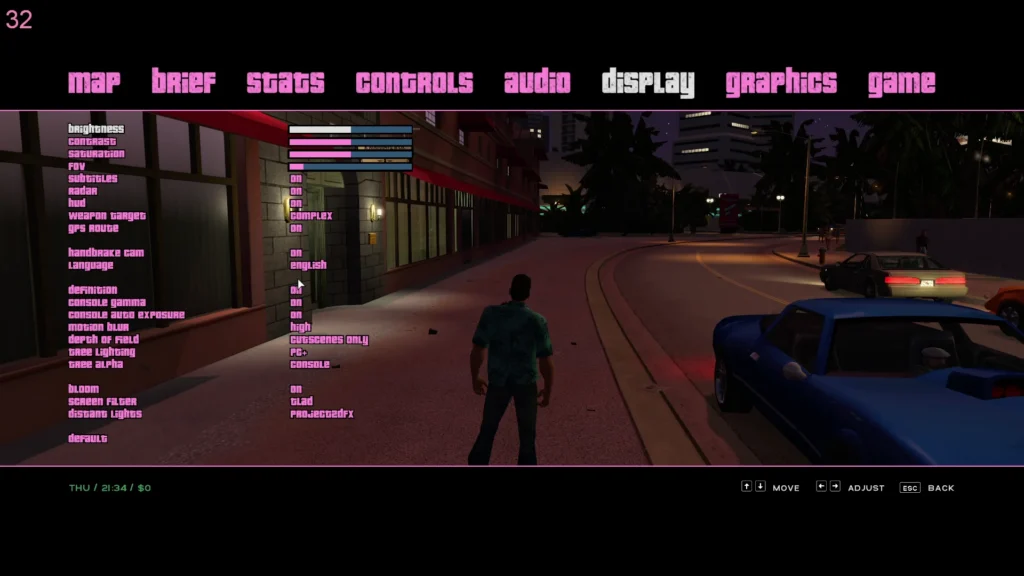Restore settings with Default
The width and height of the screenshot is (1024, 576).
(88, 438)
